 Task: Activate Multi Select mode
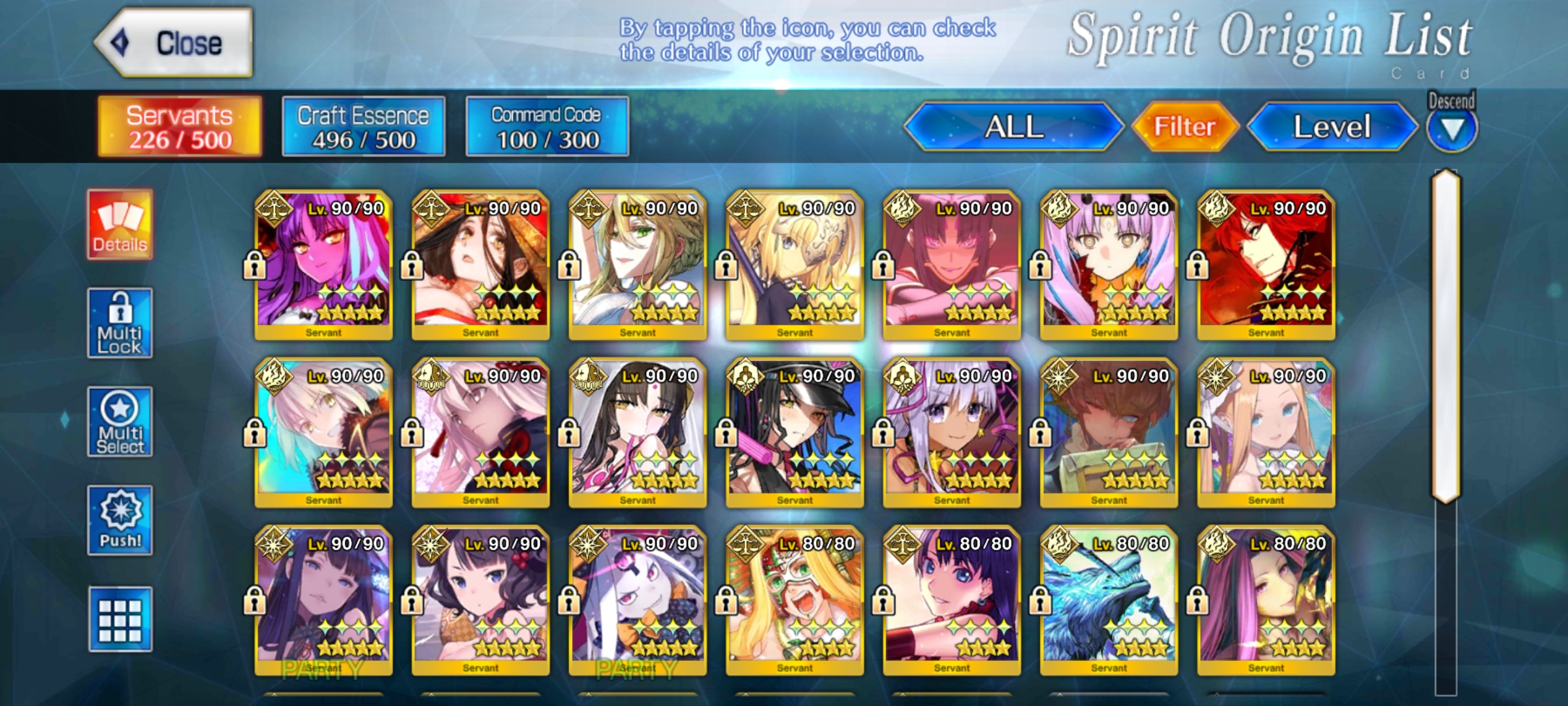(120, 422)
